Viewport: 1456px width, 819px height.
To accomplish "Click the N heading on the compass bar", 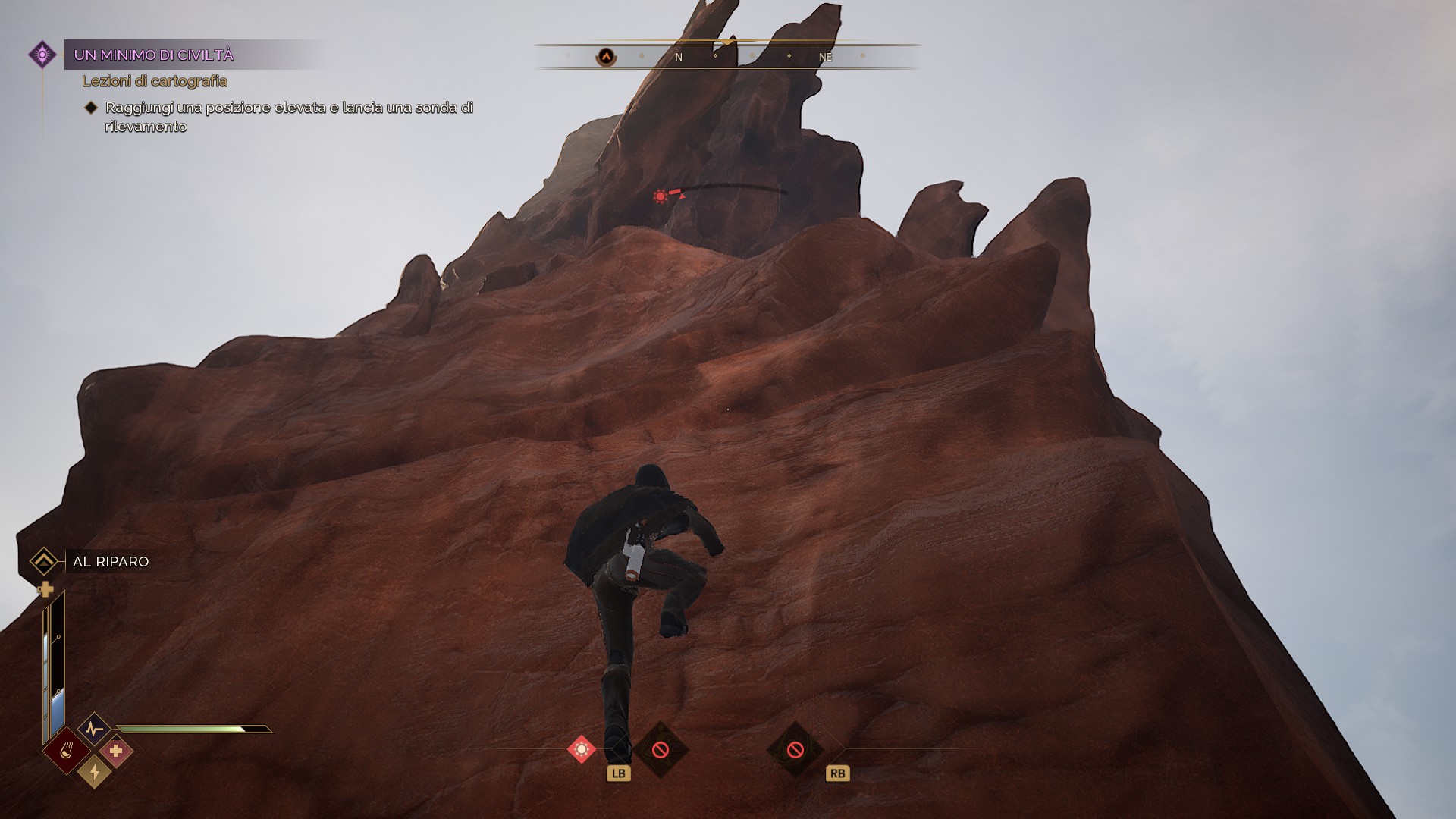I will 679,57.
